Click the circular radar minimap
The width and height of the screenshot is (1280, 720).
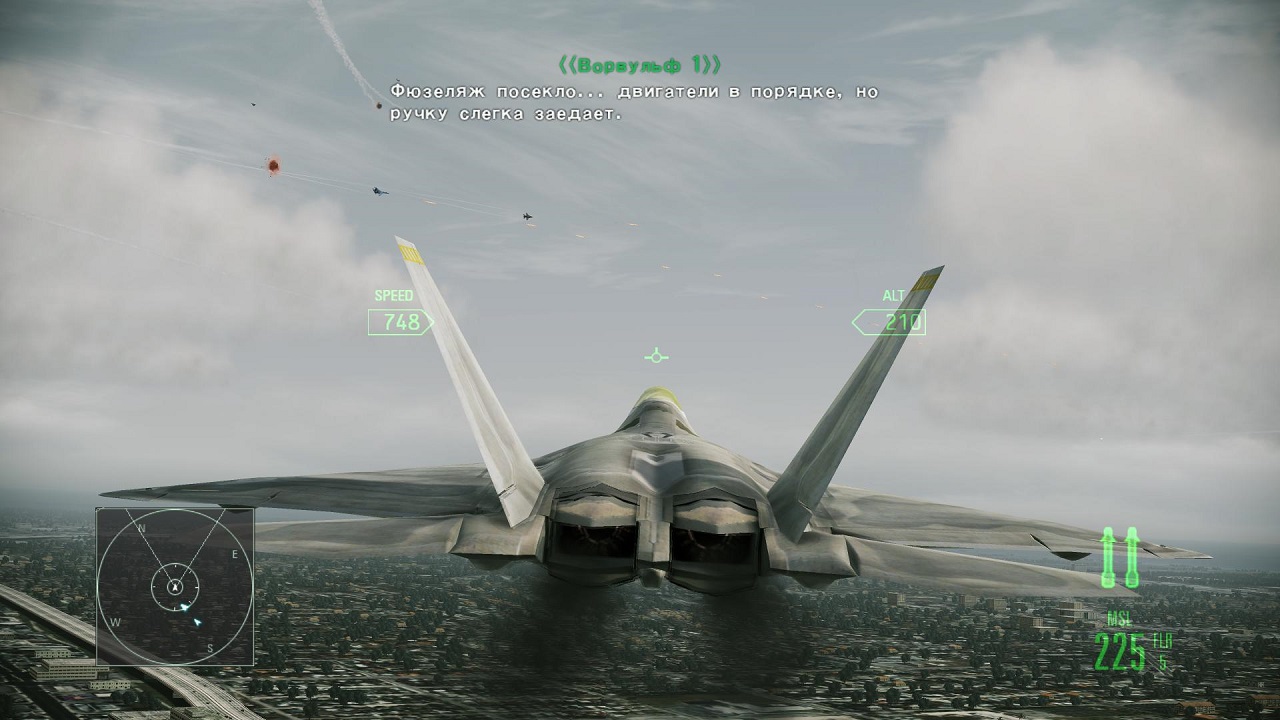pyautogui.click(x=175, y=586)
